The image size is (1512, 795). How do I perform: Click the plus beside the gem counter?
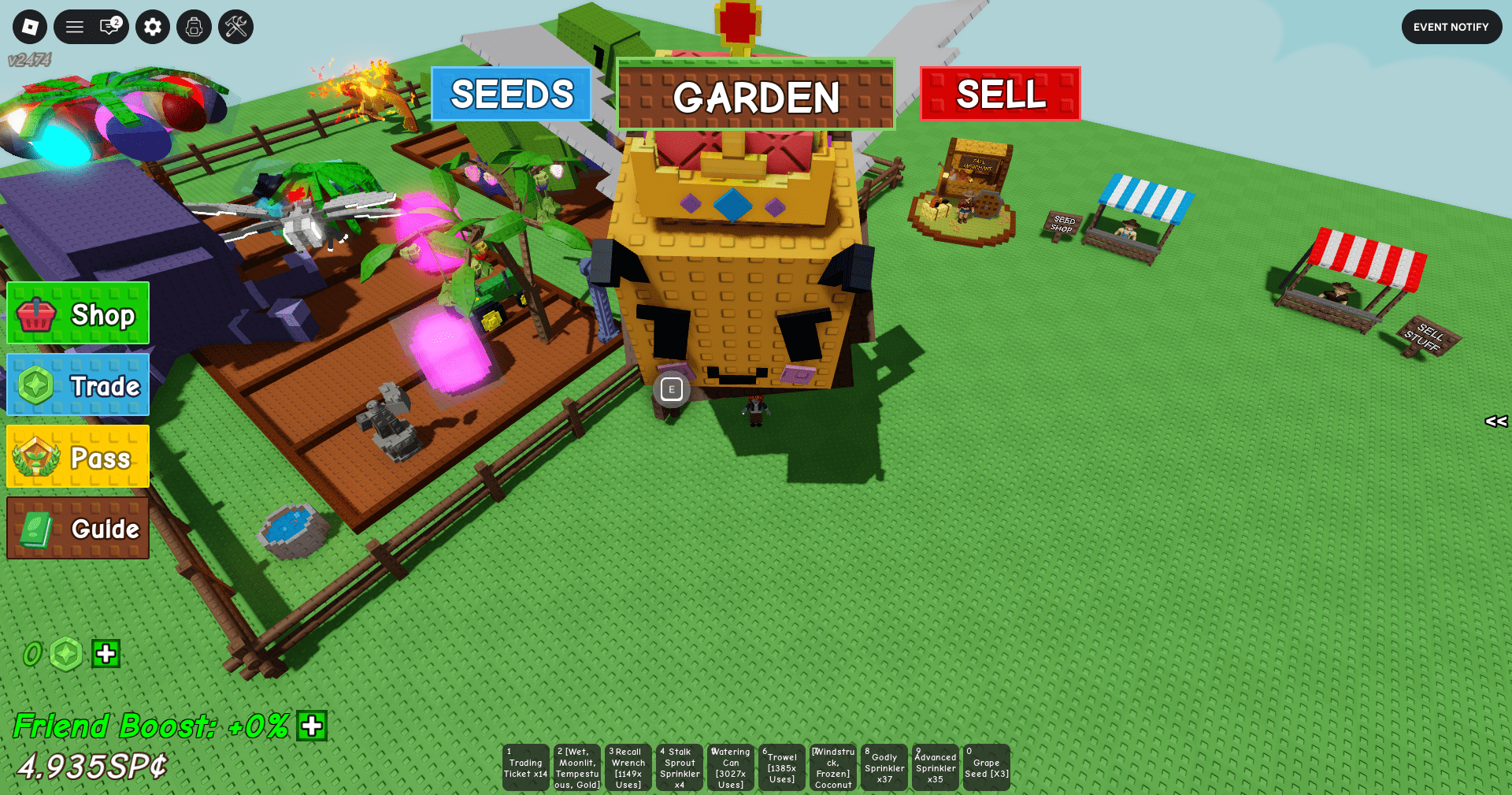coord(106,653)
